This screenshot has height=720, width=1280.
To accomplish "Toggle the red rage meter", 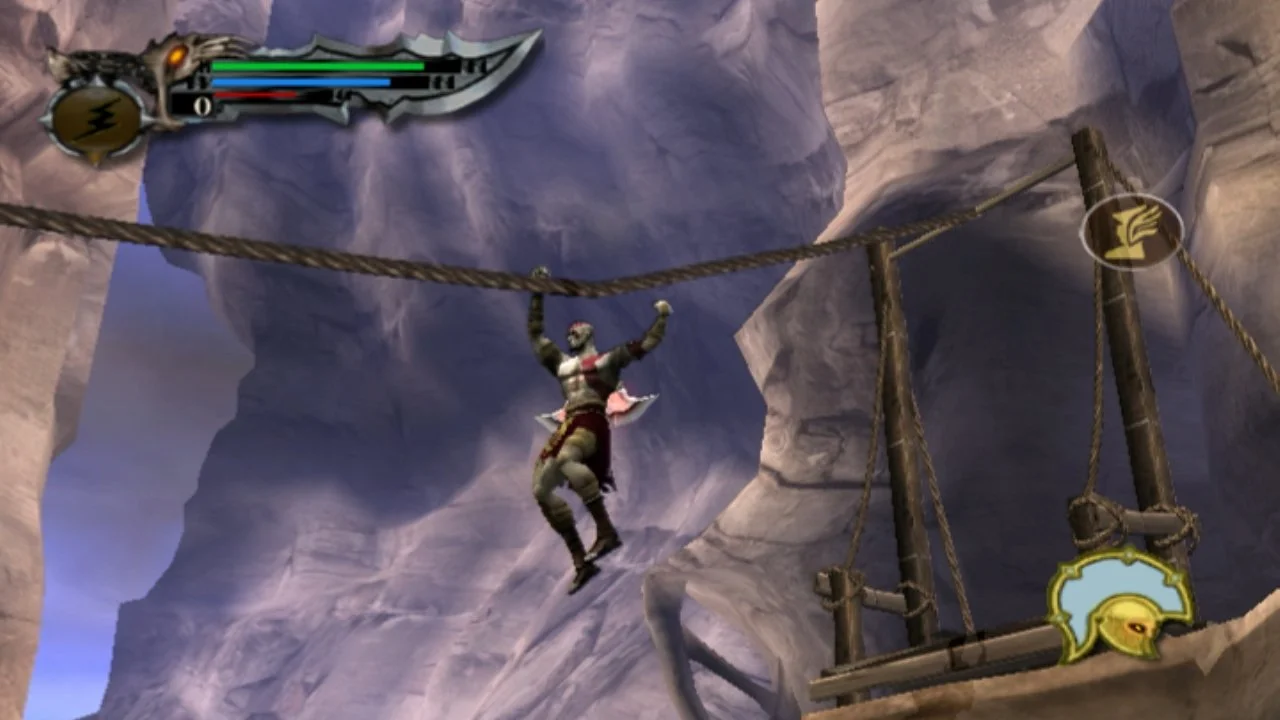I will click(258, 95).
